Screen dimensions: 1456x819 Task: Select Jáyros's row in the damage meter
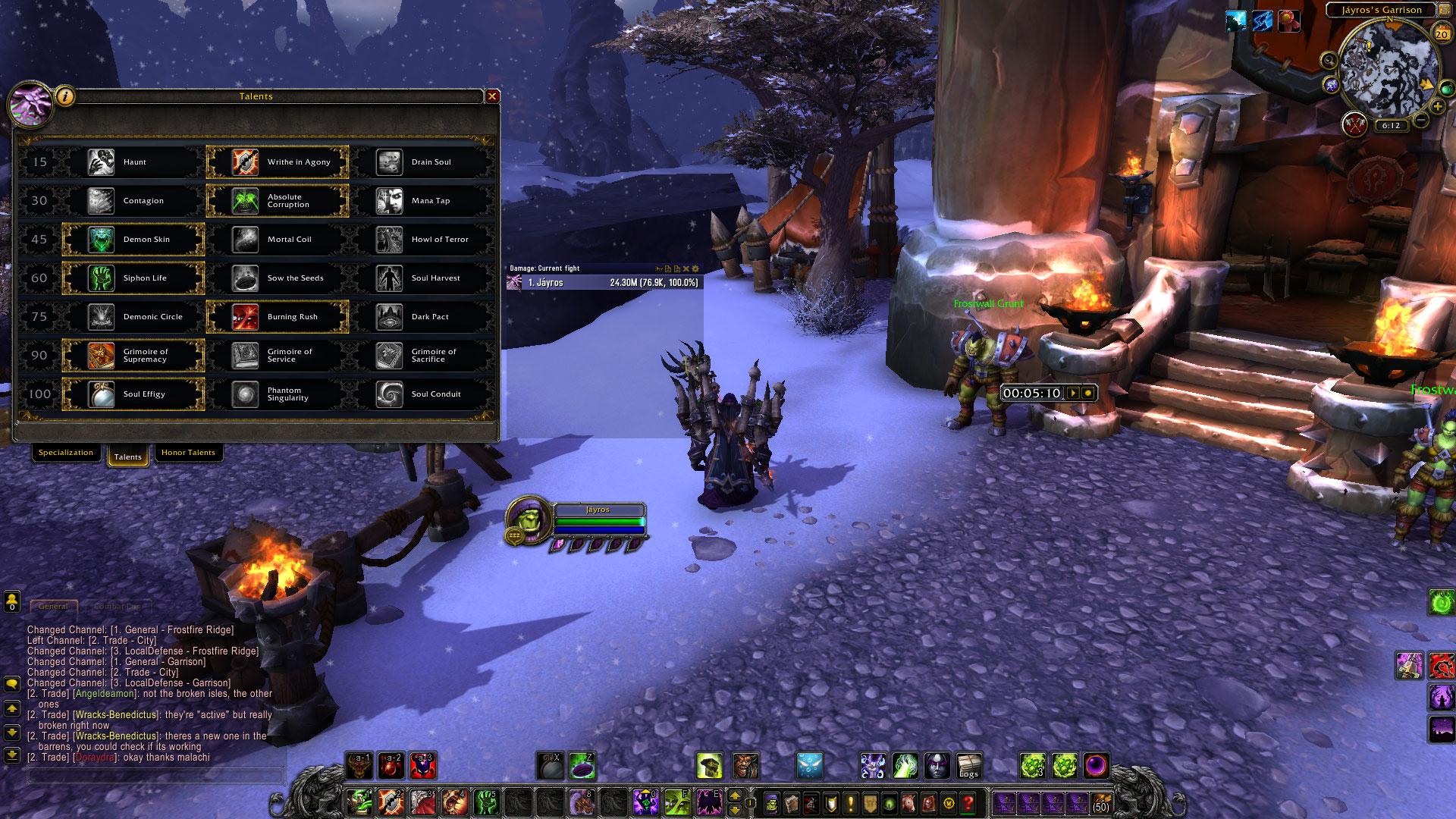pyautogui.click(x=604, y=283)
